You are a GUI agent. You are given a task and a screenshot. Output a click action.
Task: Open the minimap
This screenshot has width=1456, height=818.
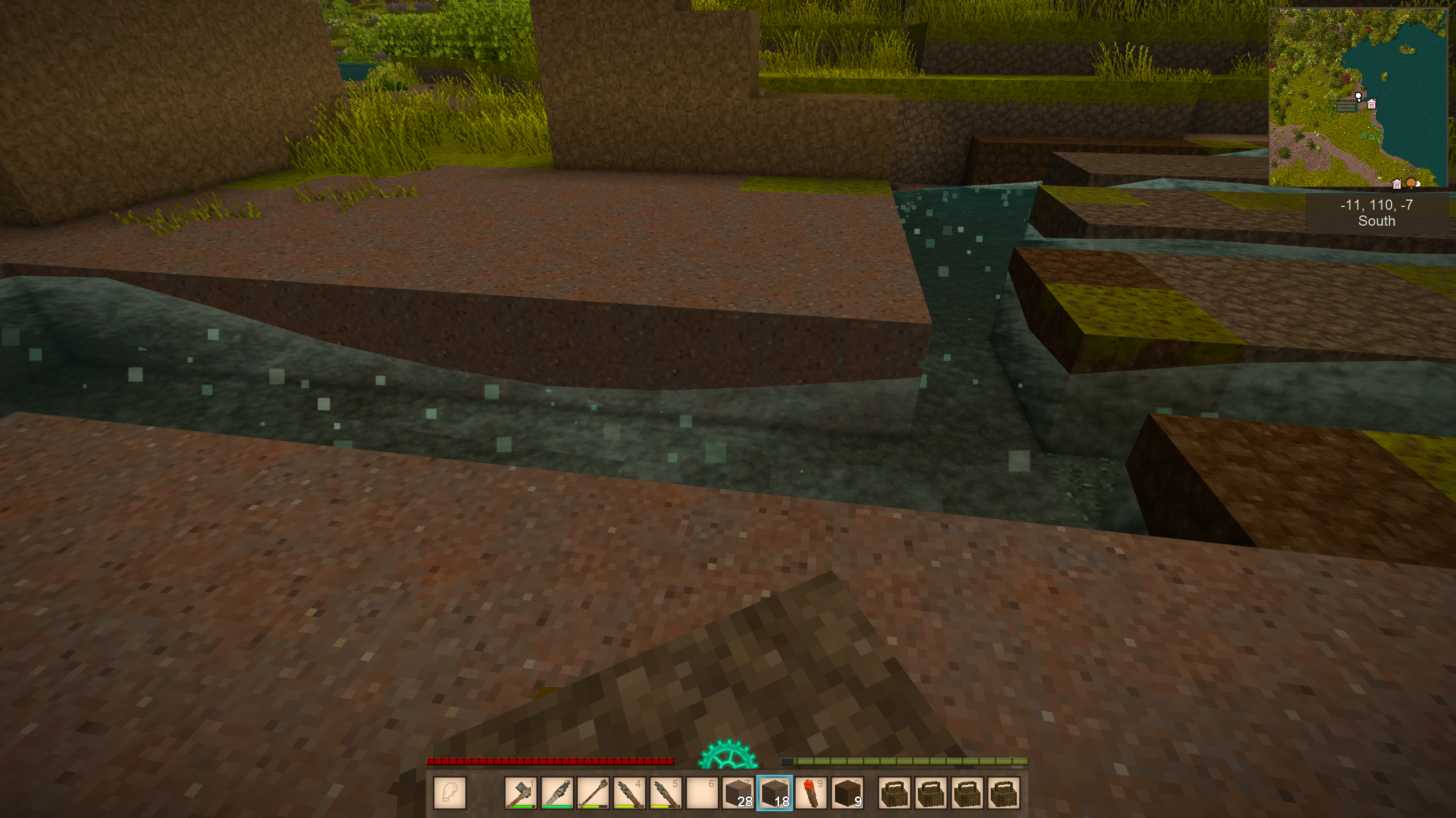click(x=1357, y=97)
